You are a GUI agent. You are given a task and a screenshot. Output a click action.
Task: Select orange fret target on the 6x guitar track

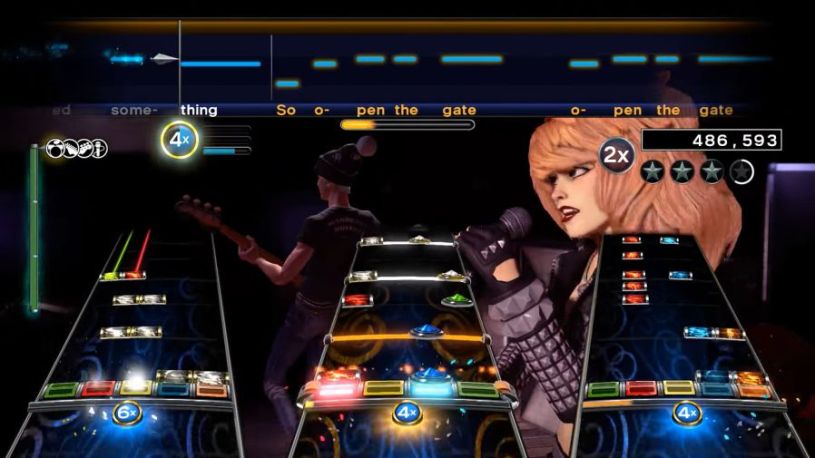[211, 389]
